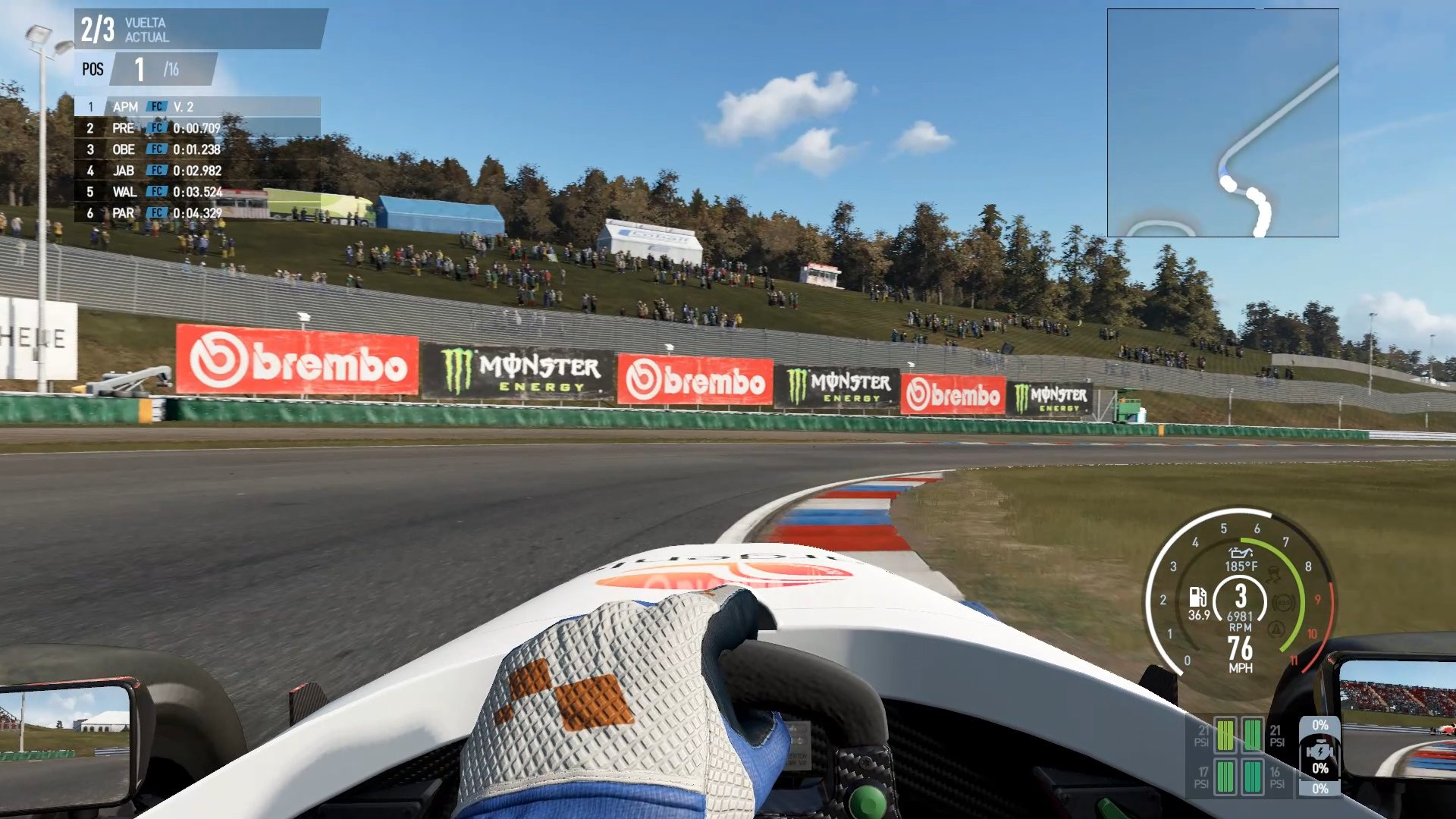Click the stability warning triangle icon
The width and height of the screenshot is (1456, 819).
[x=1276, y=628]
